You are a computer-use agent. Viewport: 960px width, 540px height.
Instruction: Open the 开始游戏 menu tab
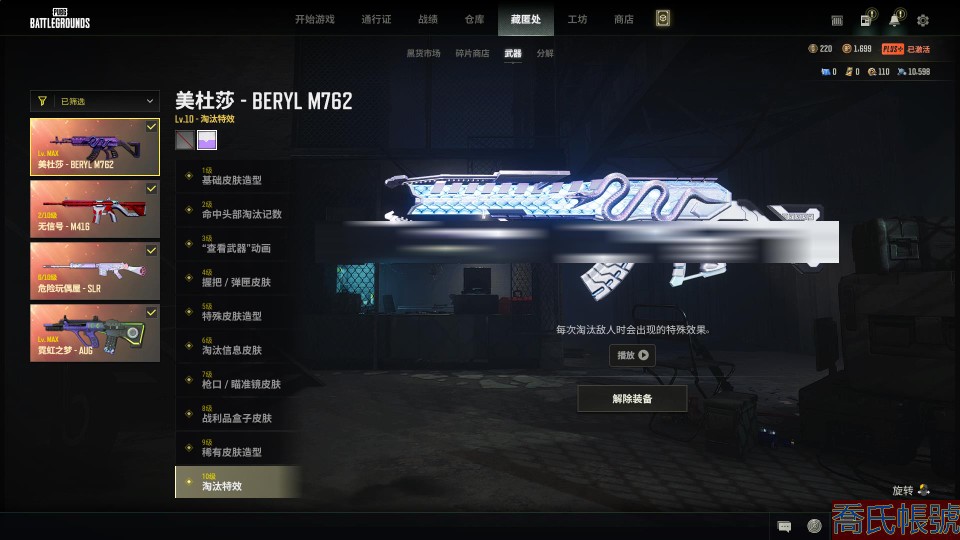coord(314,19)
